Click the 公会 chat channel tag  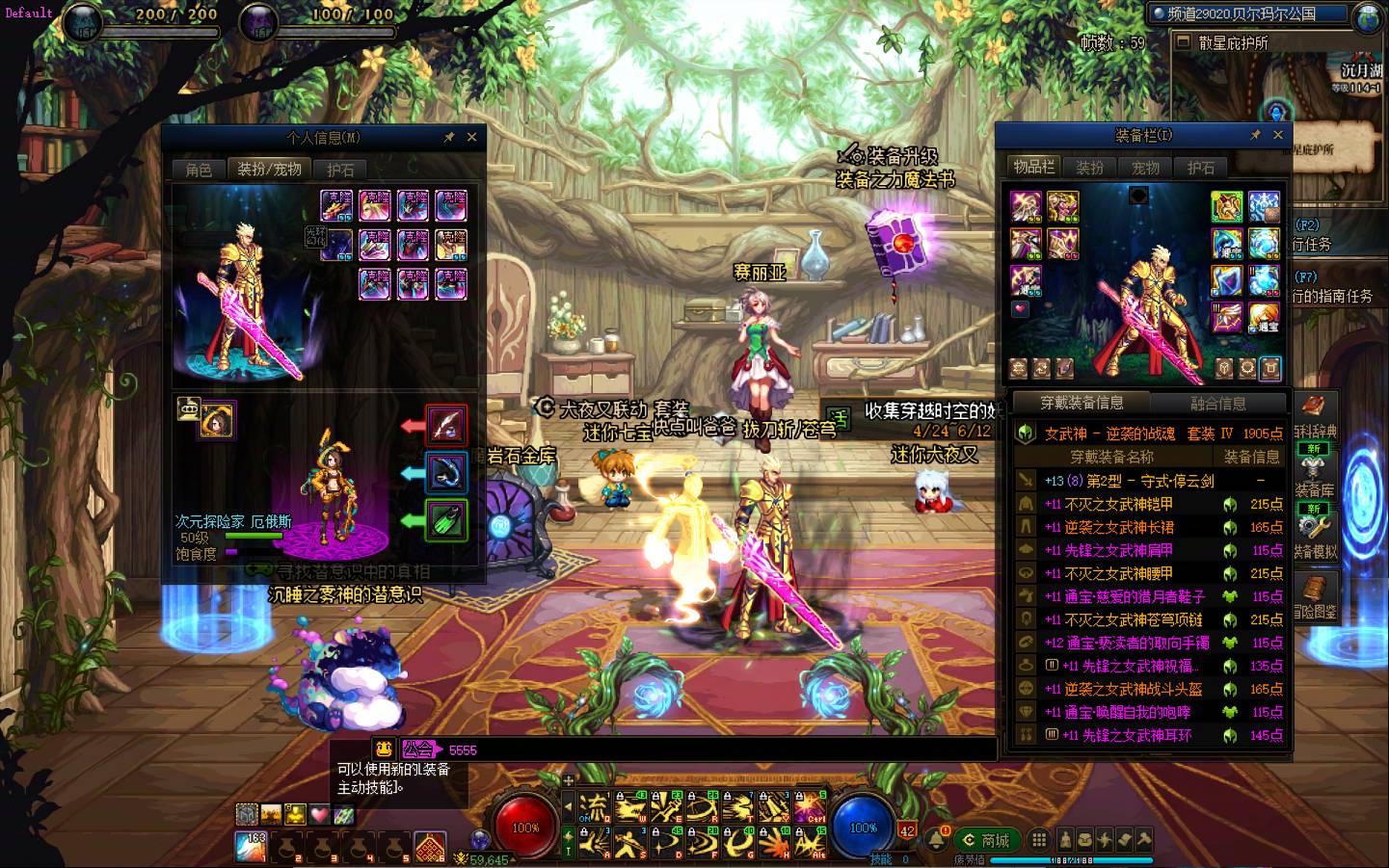[x=418, y=749]
